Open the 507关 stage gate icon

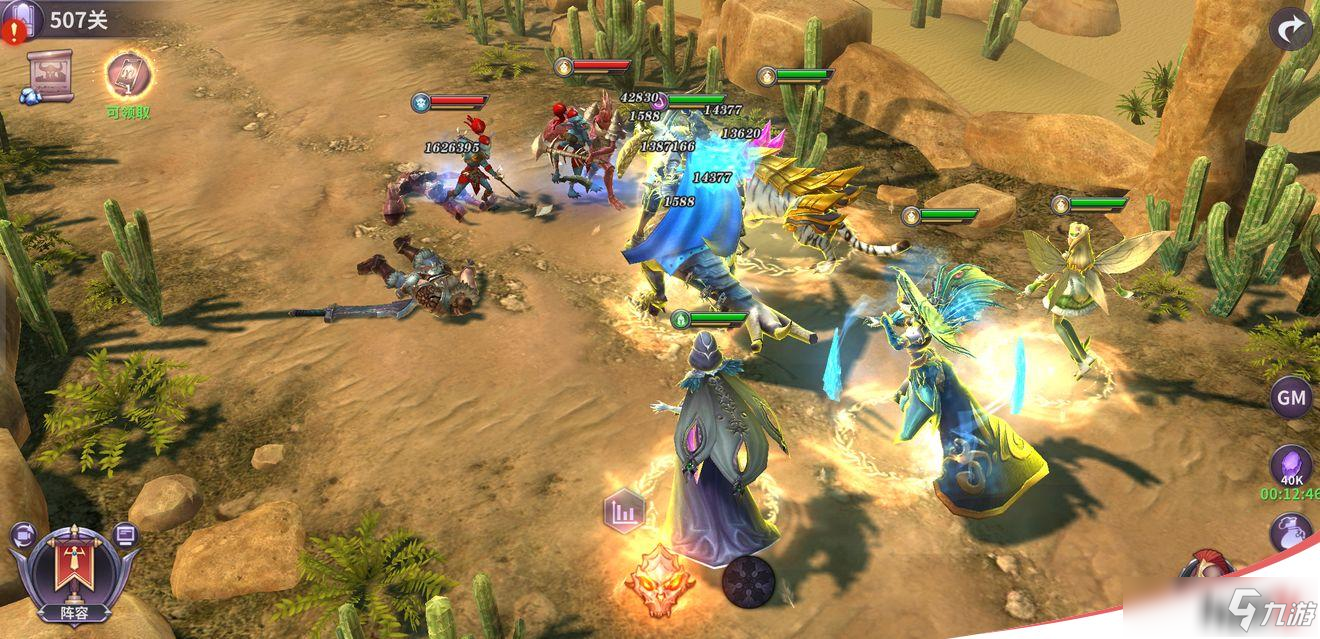click(22, 19)
